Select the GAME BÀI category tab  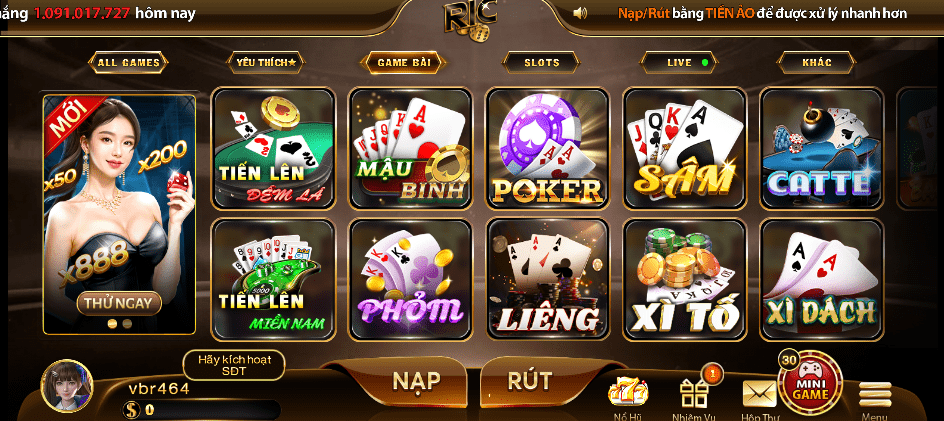[x=404, y=62]
